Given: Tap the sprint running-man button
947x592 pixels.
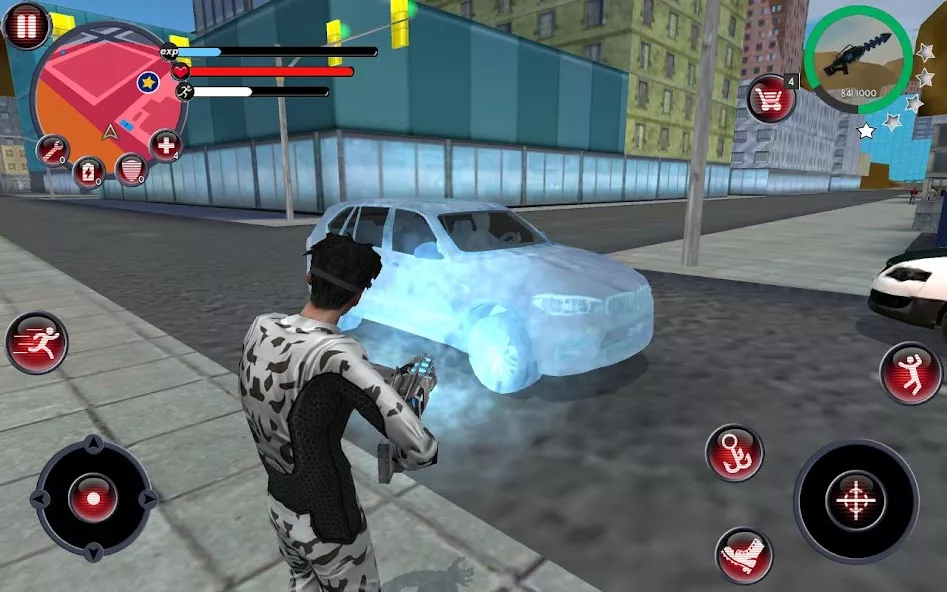Looking at the screenshot, I should [x=37, y=343].
